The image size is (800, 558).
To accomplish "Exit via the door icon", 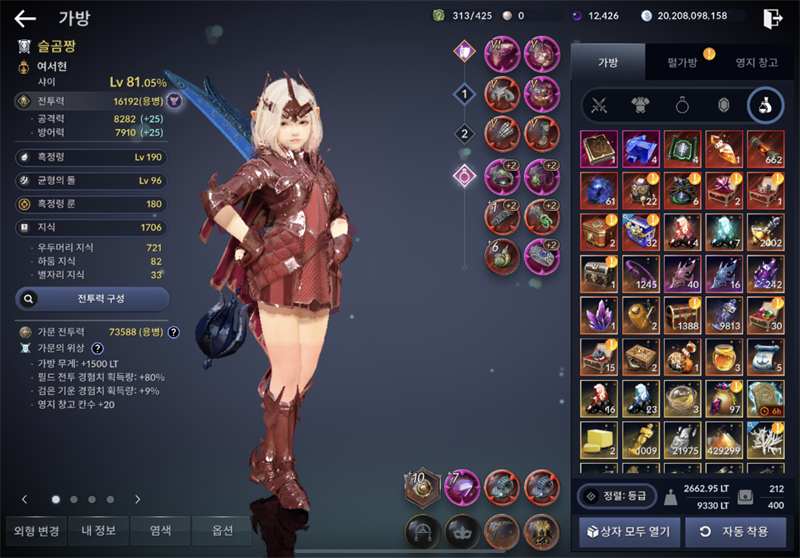I will coord(771,18).
